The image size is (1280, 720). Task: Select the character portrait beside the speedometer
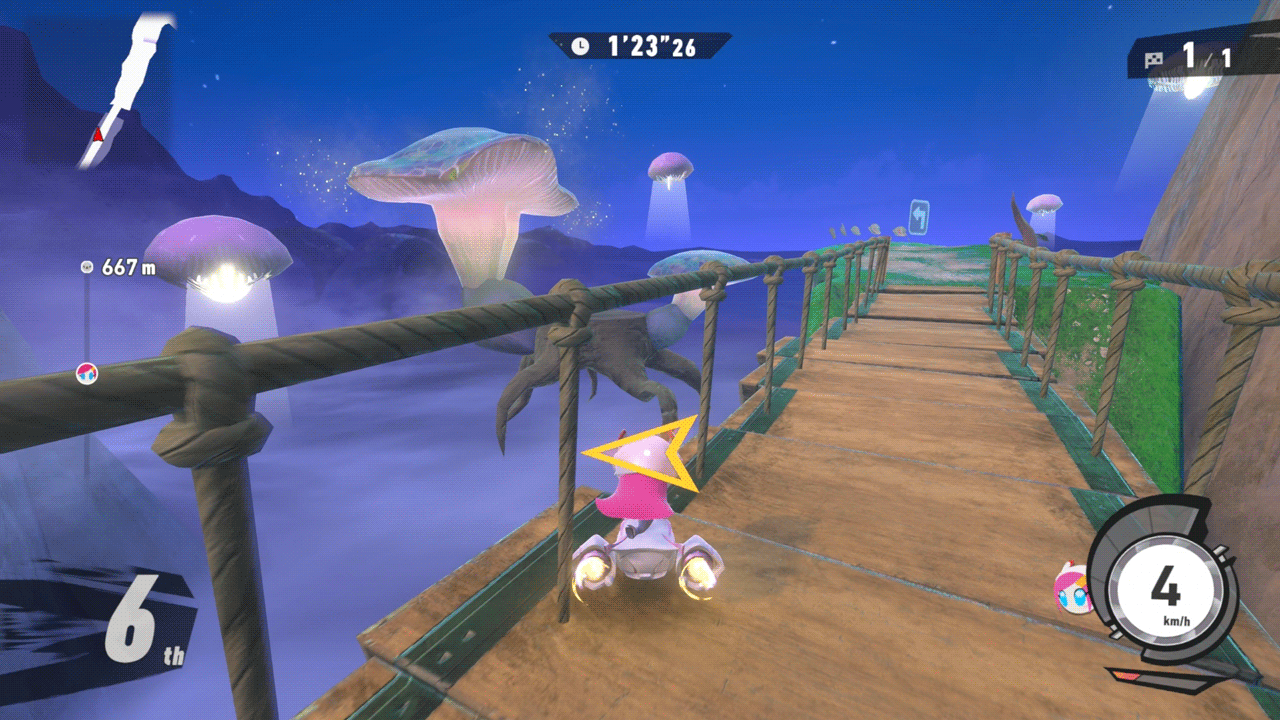pyautogui.click(x=1073, y=588)
